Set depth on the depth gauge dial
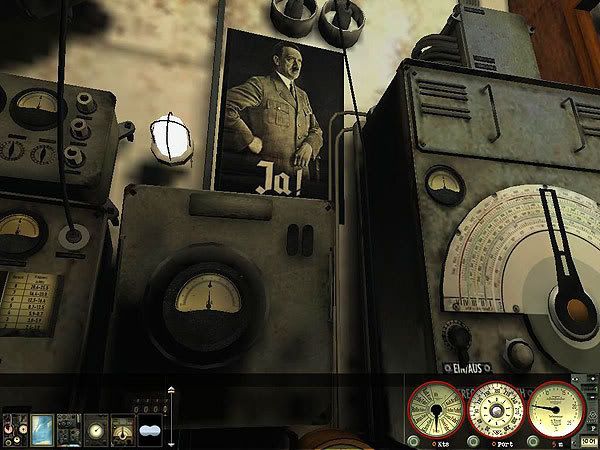 click(x=556, y=408)
